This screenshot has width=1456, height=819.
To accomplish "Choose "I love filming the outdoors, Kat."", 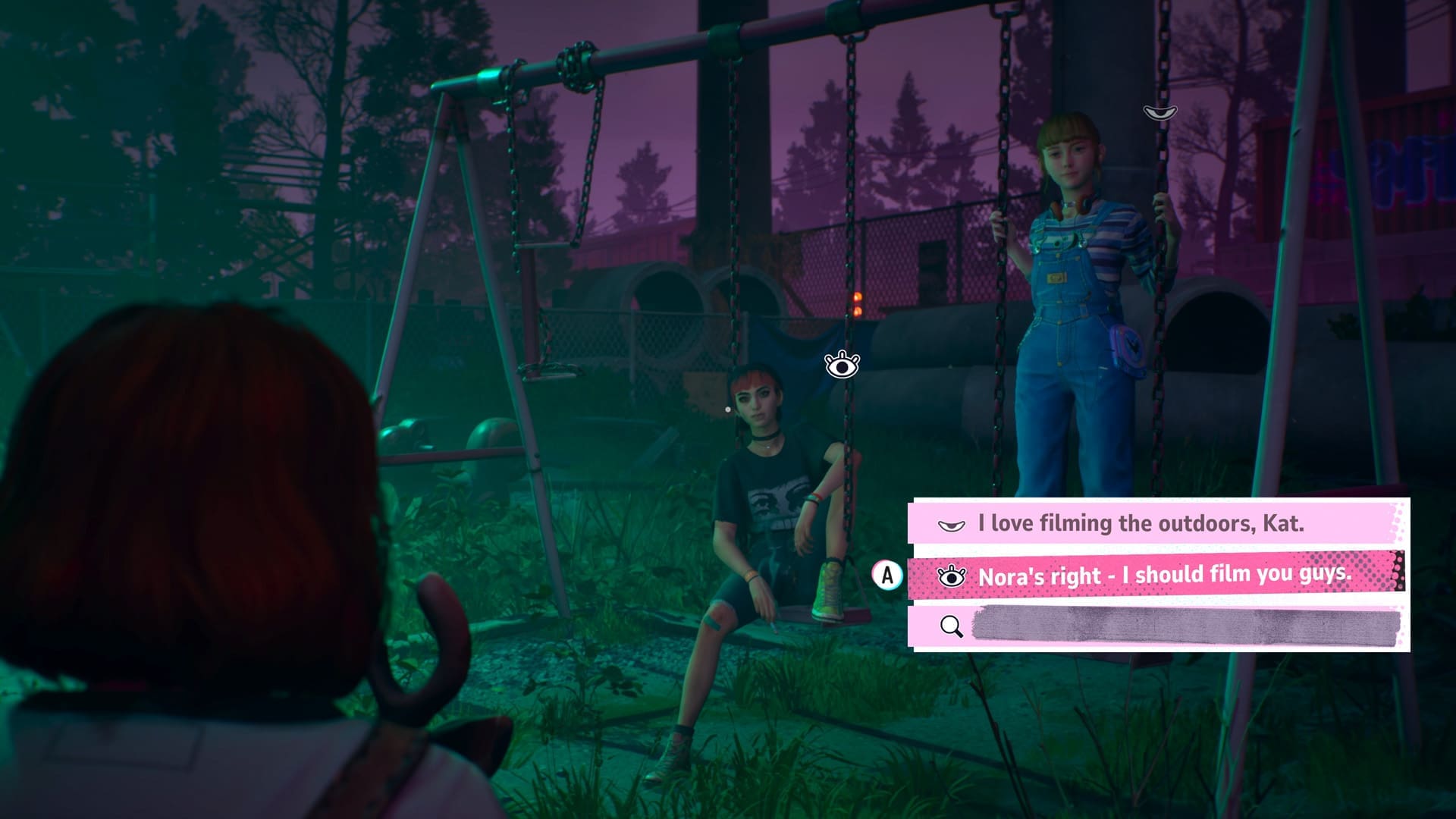I will 1141,523.
